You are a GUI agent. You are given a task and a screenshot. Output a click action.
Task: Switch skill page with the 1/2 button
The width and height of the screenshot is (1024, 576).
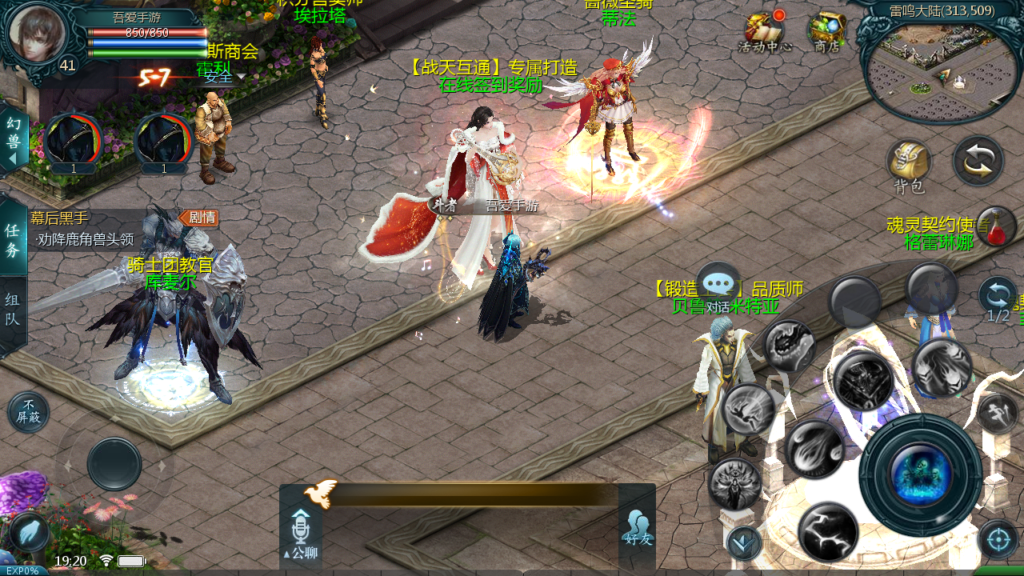pyautogui.click(x=996, y=298)
